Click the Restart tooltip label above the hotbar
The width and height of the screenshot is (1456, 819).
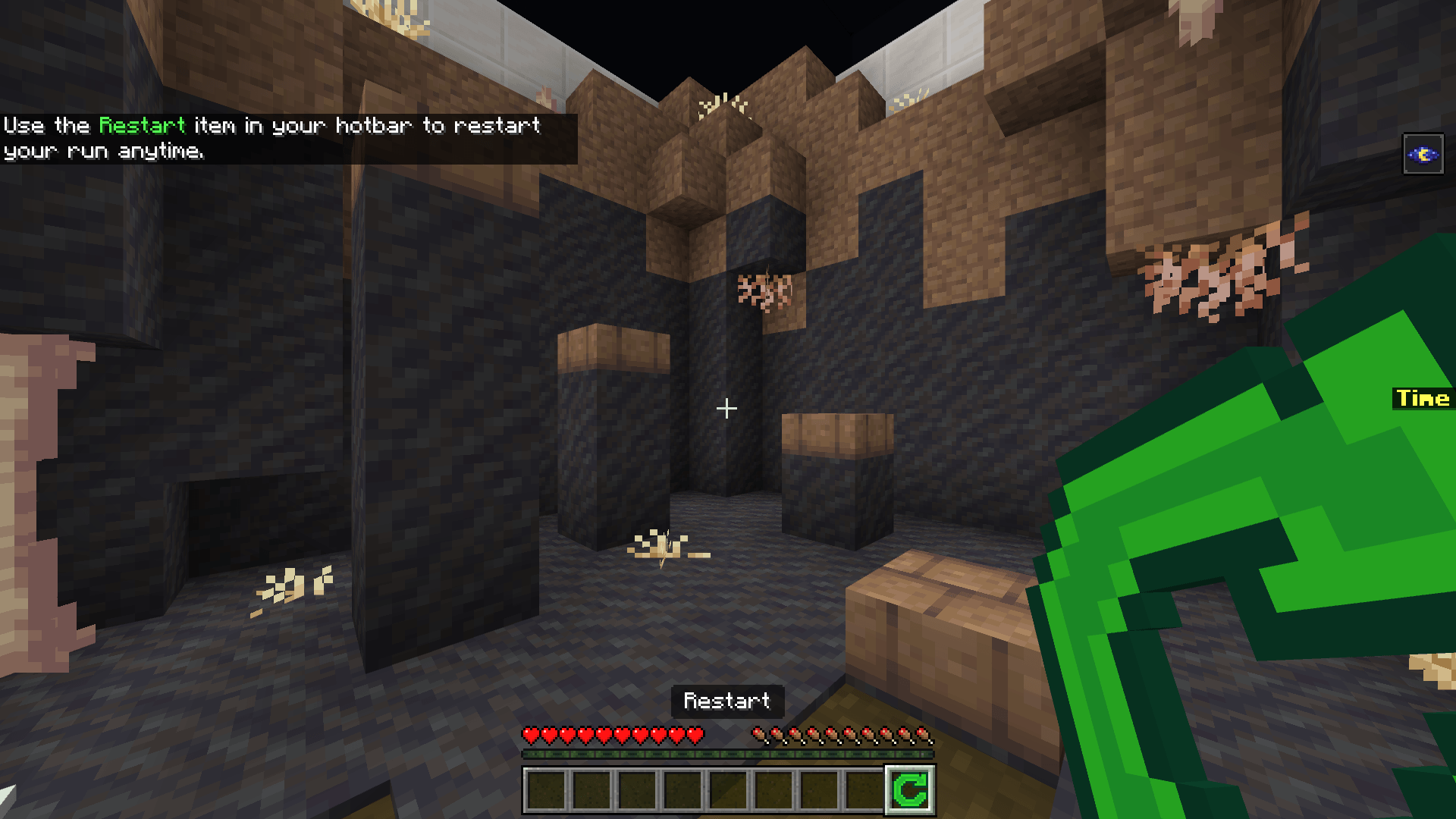click(x=727, y=701)
